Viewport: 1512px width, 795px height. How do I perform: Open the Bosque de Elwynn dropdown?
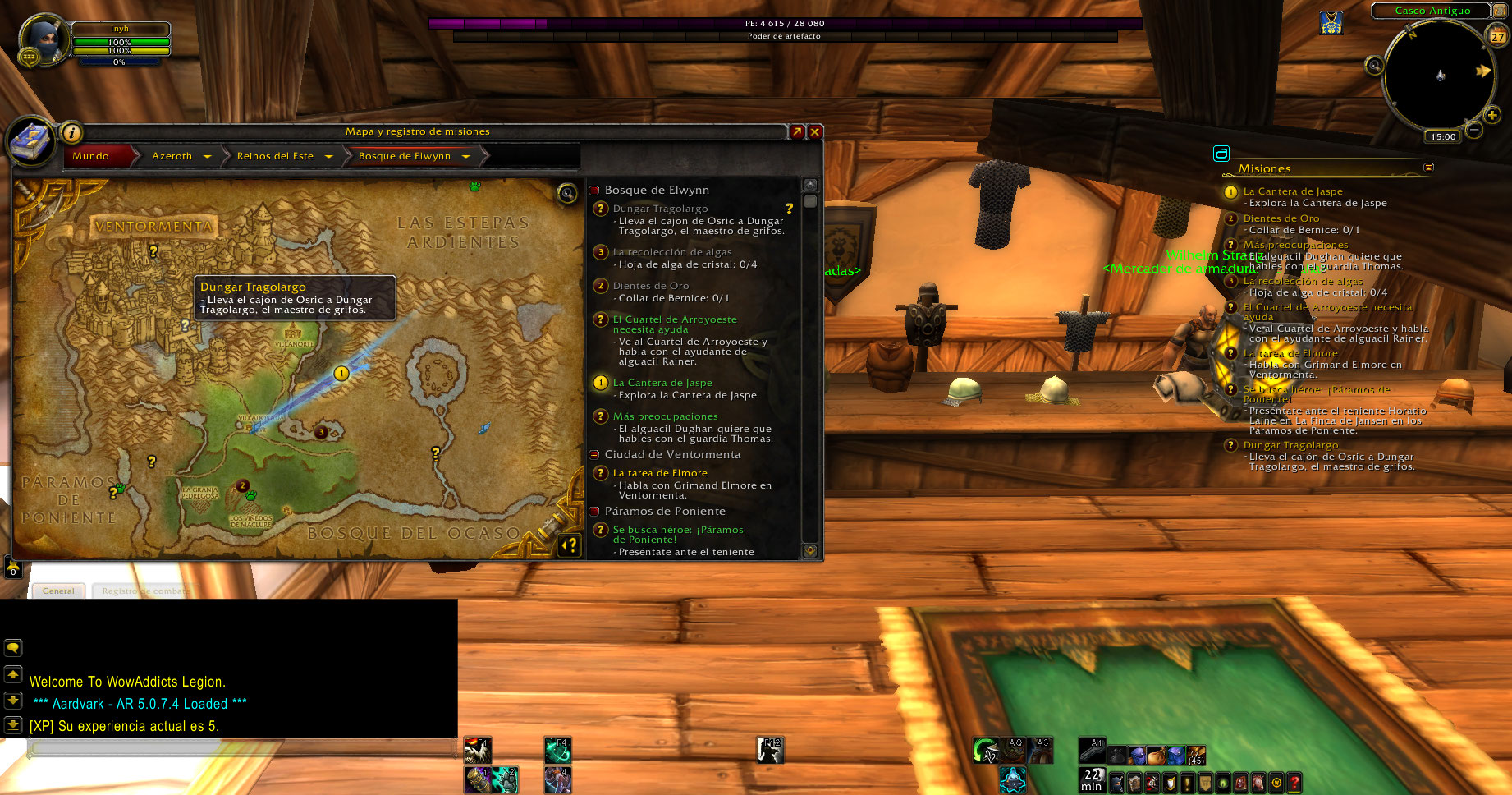[466, 156]
